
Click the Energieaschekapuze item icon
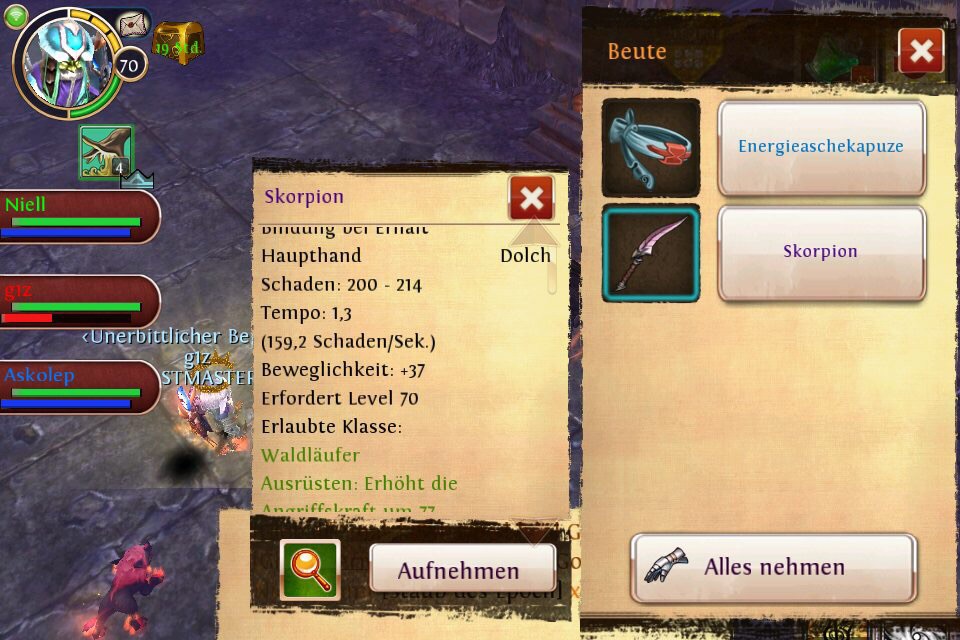(x=650, y=147)
